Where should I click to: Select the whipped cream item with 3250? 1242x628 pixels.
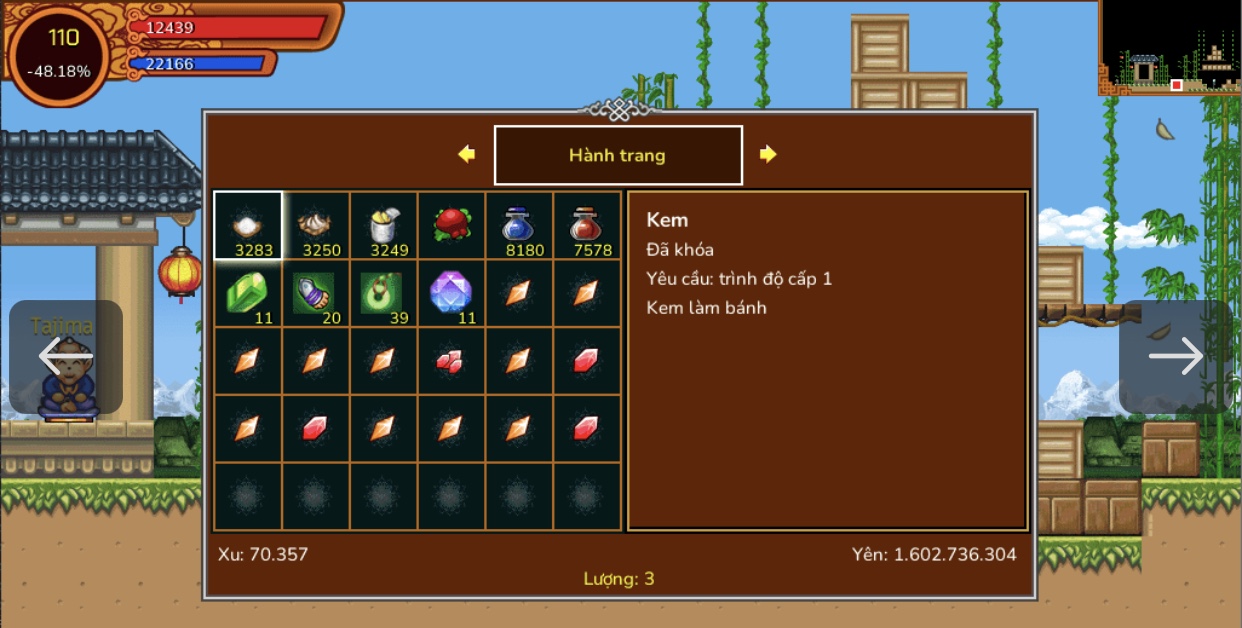click(x=316, y=226)
